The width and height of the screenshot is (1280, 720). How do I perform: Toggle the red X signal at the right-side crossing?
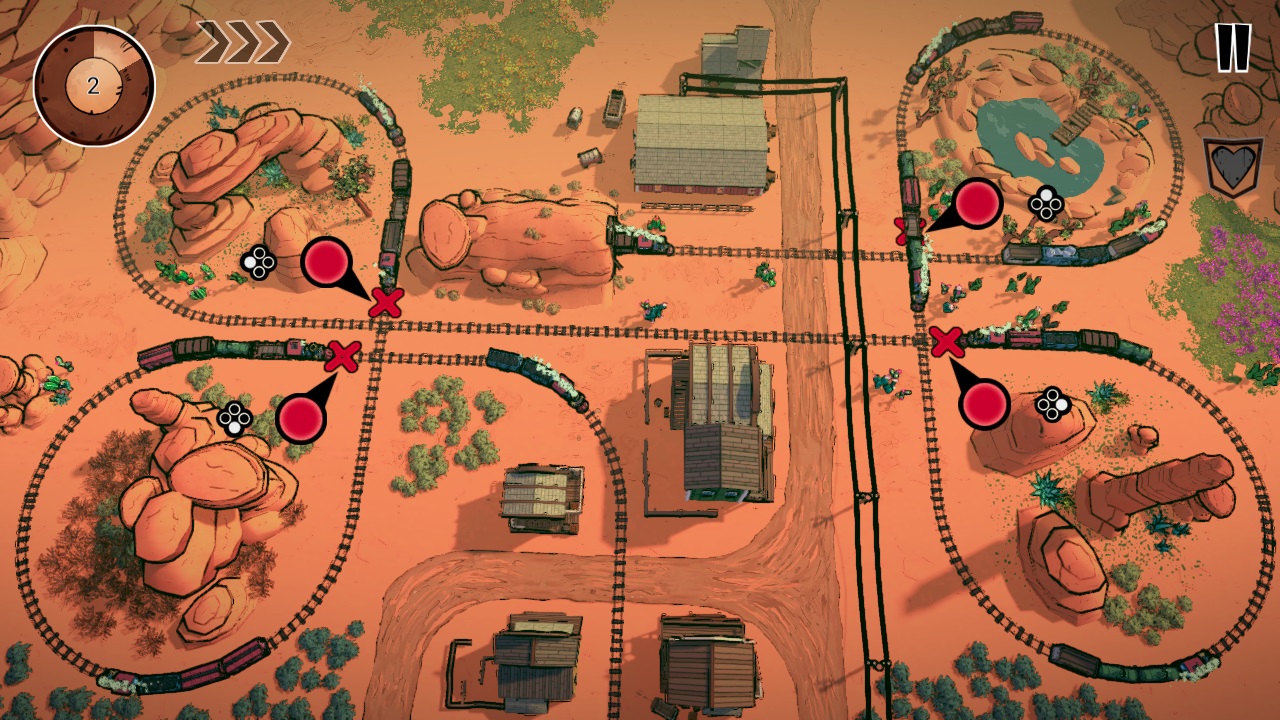pos(946,342)
